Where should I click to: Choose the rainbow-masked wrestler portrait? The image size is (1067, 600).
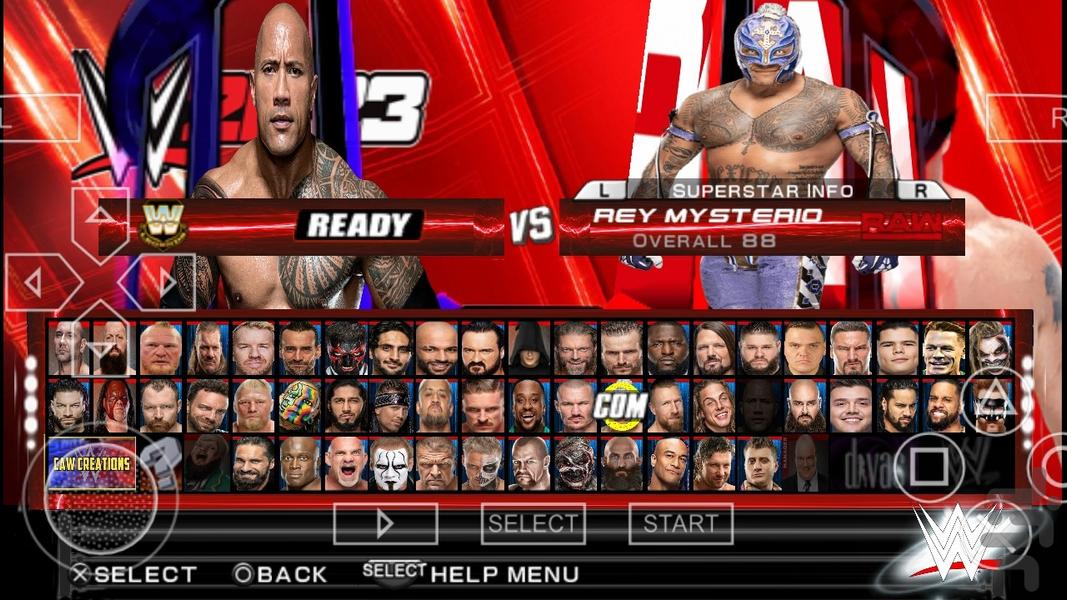pyautogui.click(x=297, y=405)
